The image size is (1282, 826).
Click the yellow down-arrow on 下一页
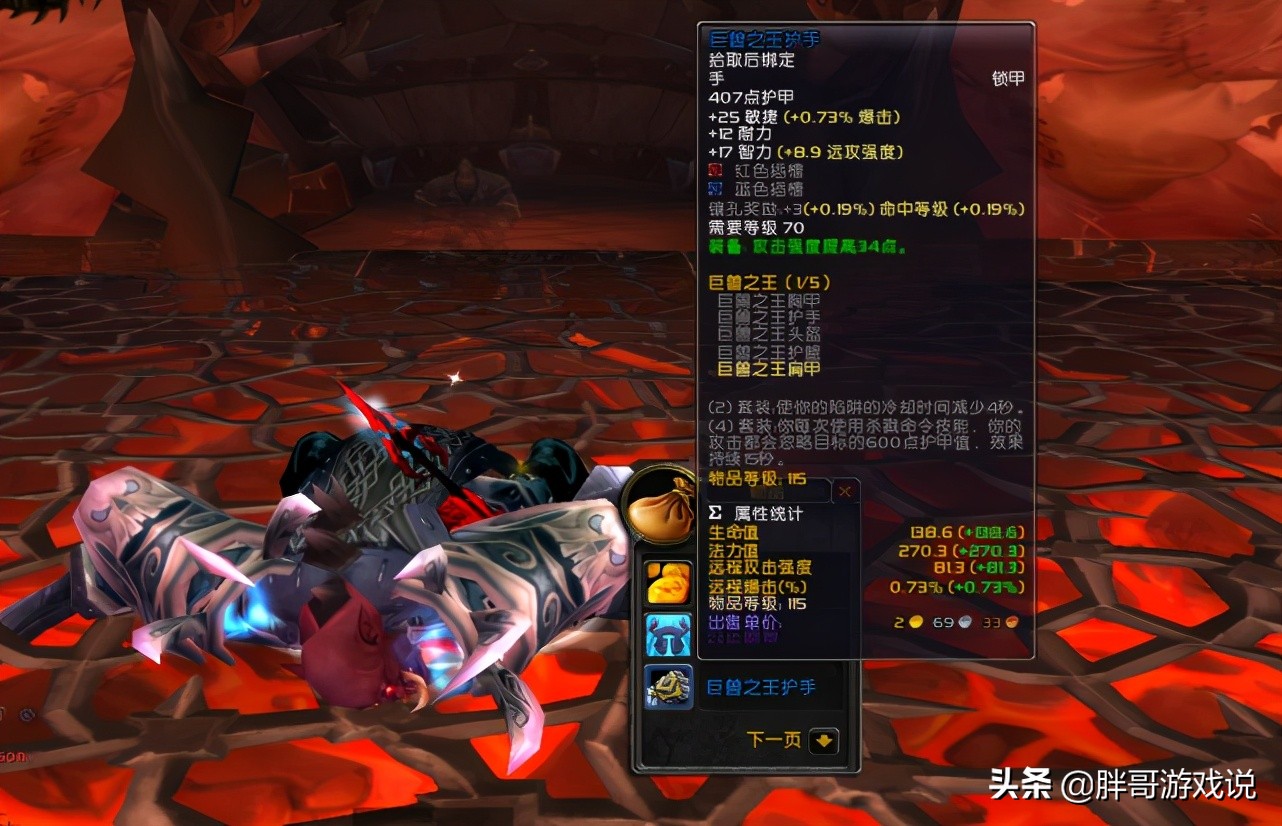pos(822,739)
